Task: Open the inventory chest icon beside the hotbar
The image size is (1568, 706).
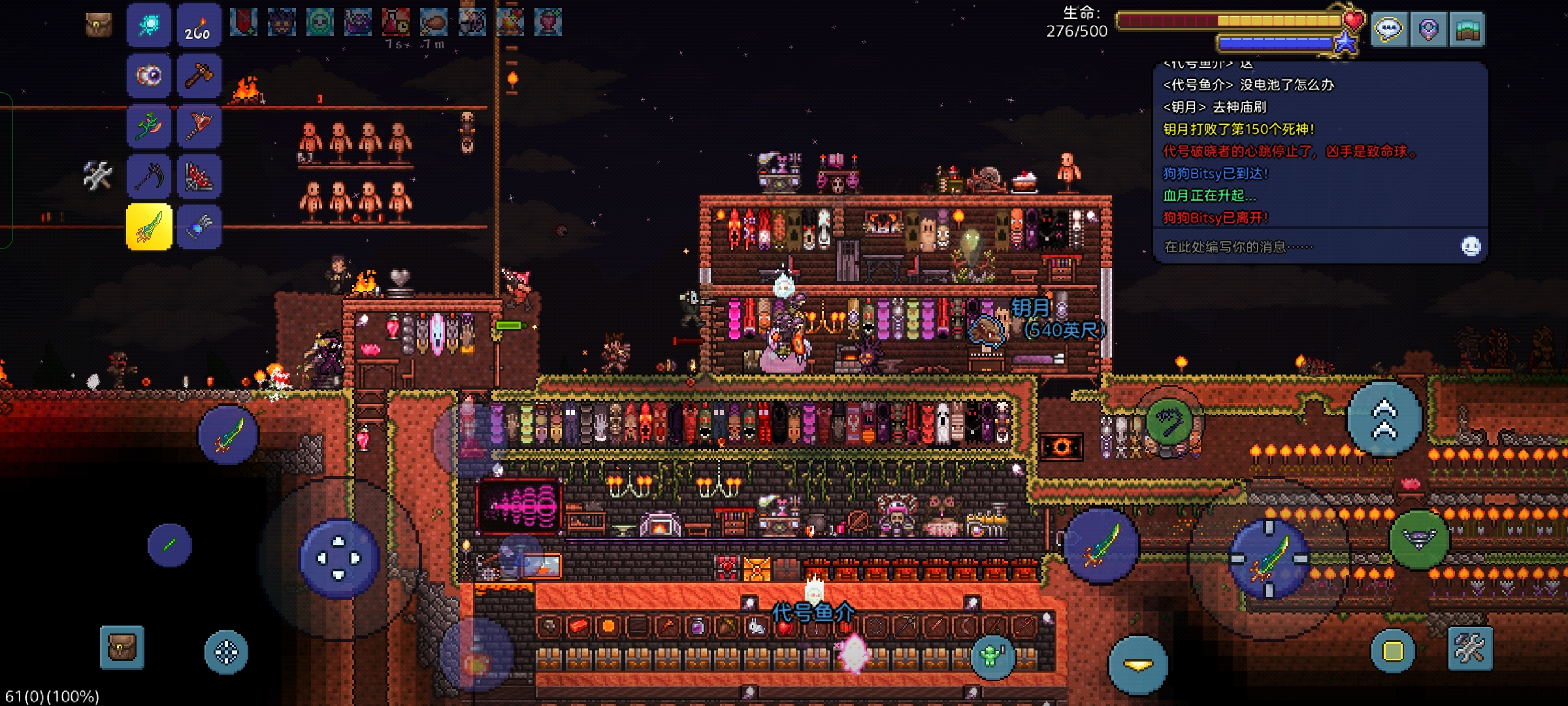Action: pos(99,25)
